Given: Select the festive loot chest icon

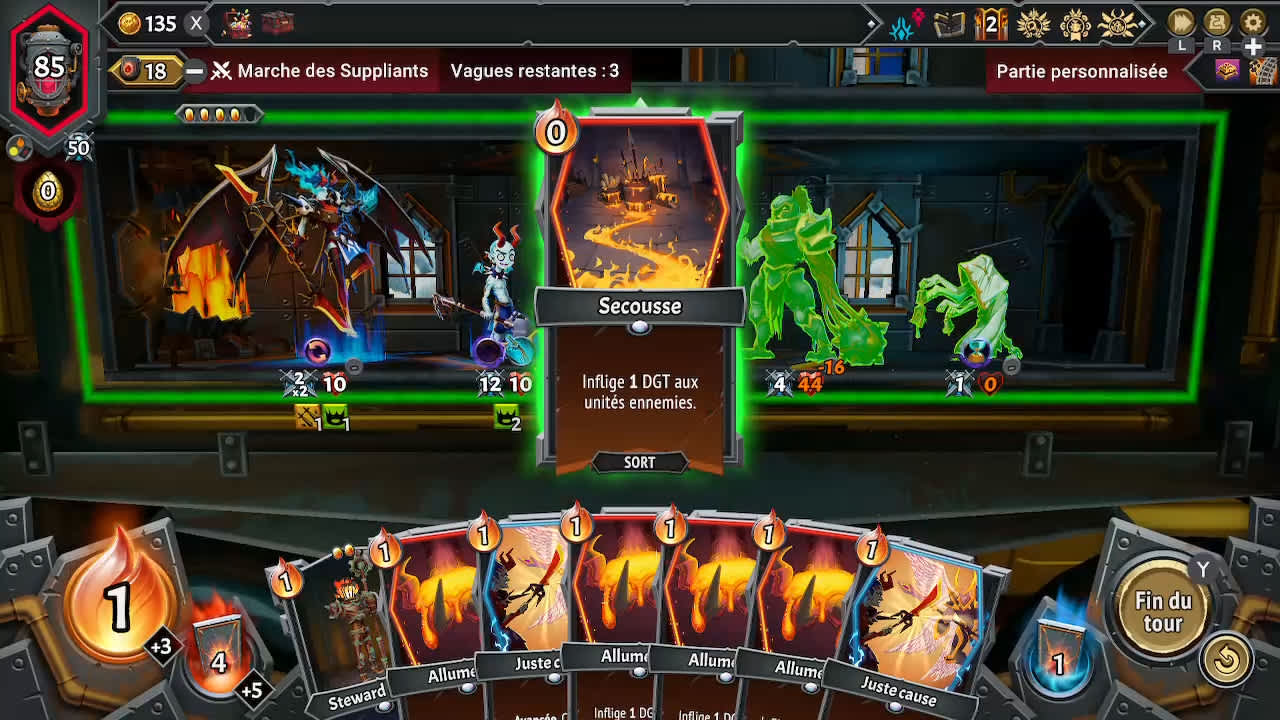Looking at the screenshot, I should (240, 22).
